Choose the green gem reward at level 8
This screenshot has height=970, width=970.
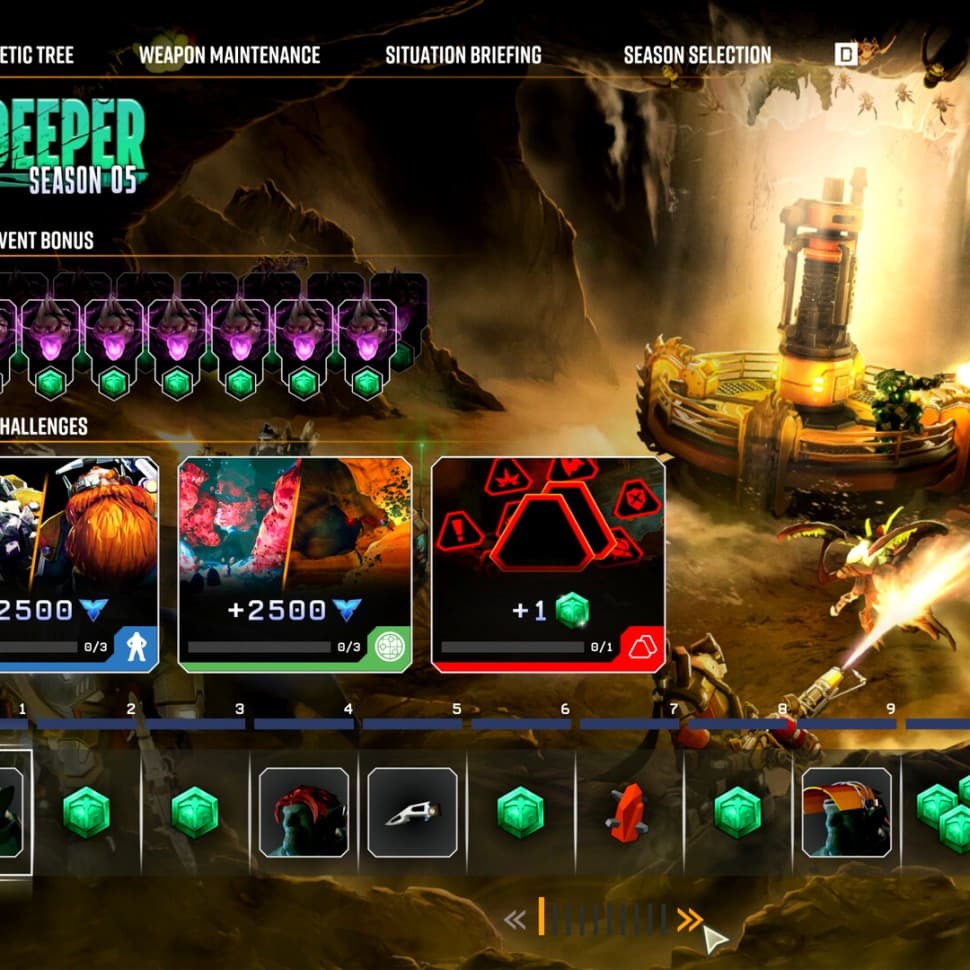click(x=737, y=813)
